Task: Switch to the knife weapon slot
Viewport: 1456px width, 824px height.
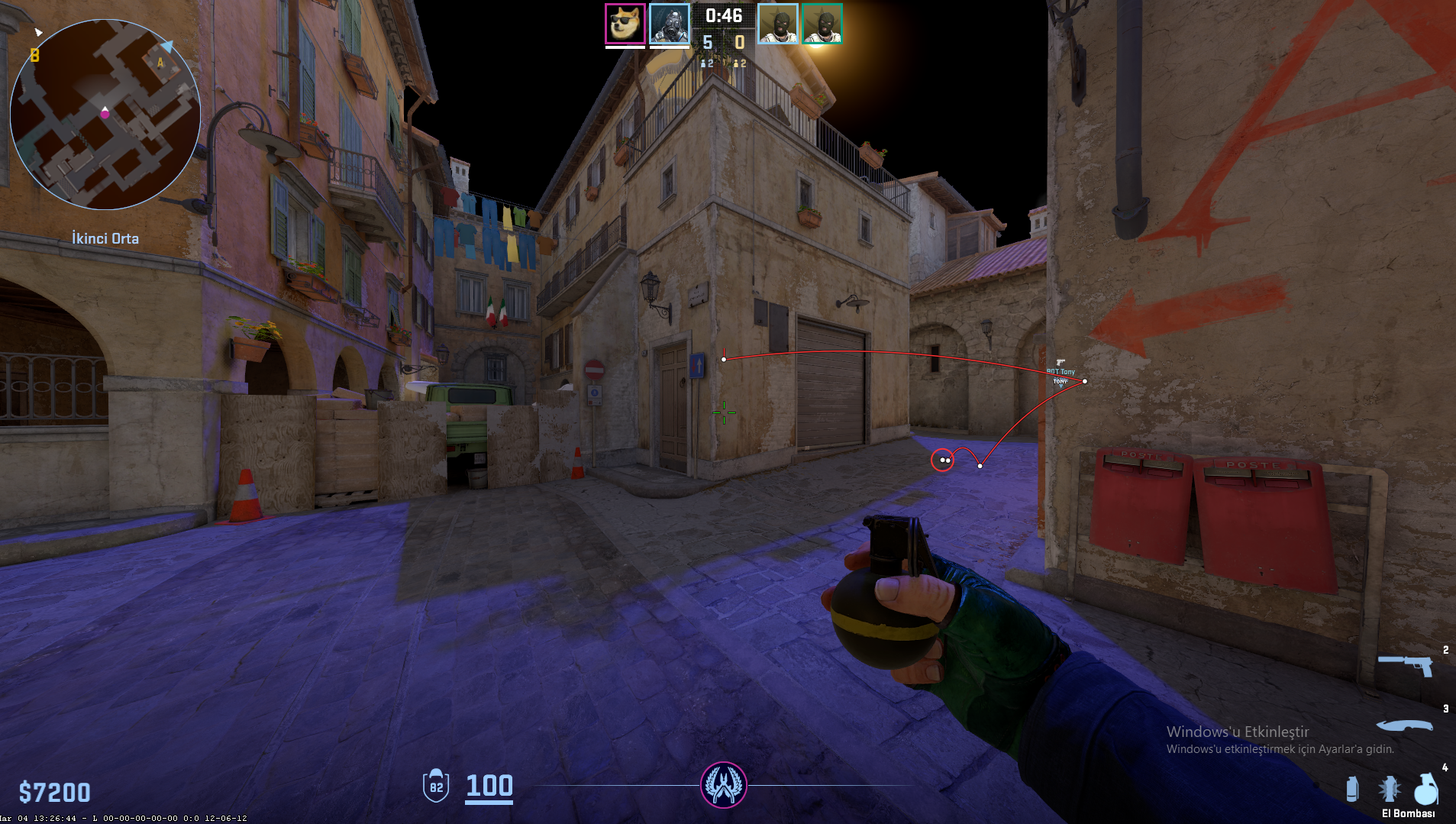Action: pyautogui.click(x=1405, y=725)
